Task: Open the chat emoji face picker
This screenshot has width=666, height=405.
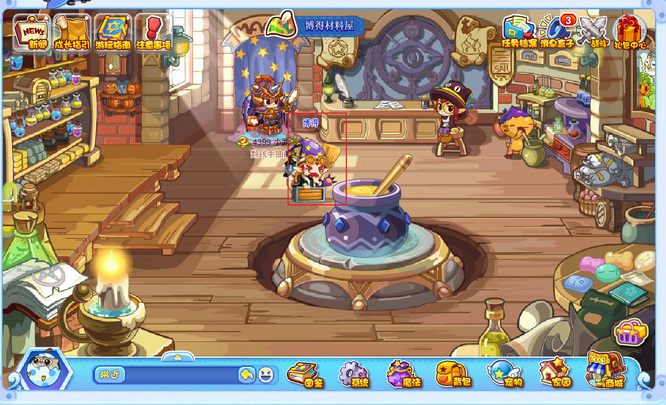Action: pyautogui.click(x=265, y=375)
